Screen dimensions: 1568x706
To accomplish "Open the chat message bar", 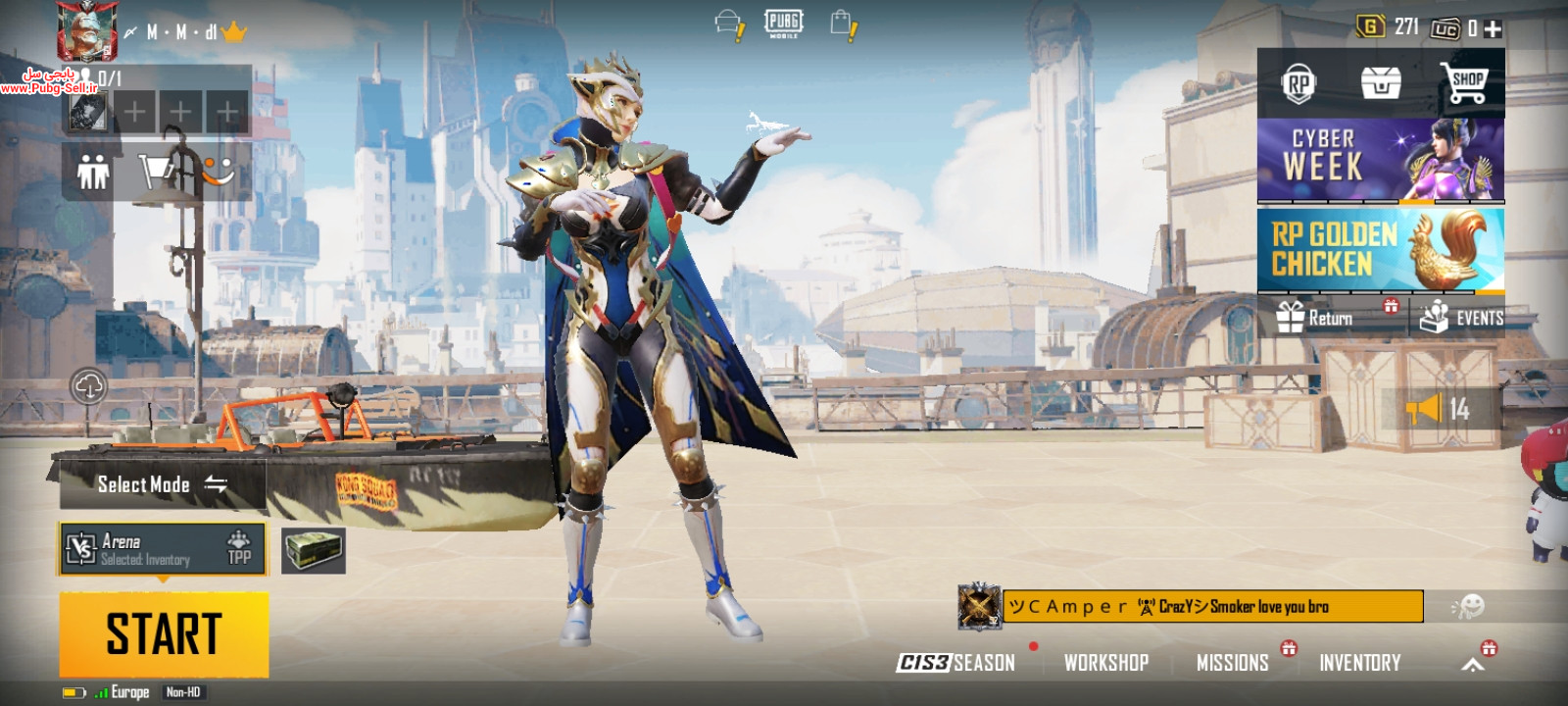I will (x=1212, y=606).
